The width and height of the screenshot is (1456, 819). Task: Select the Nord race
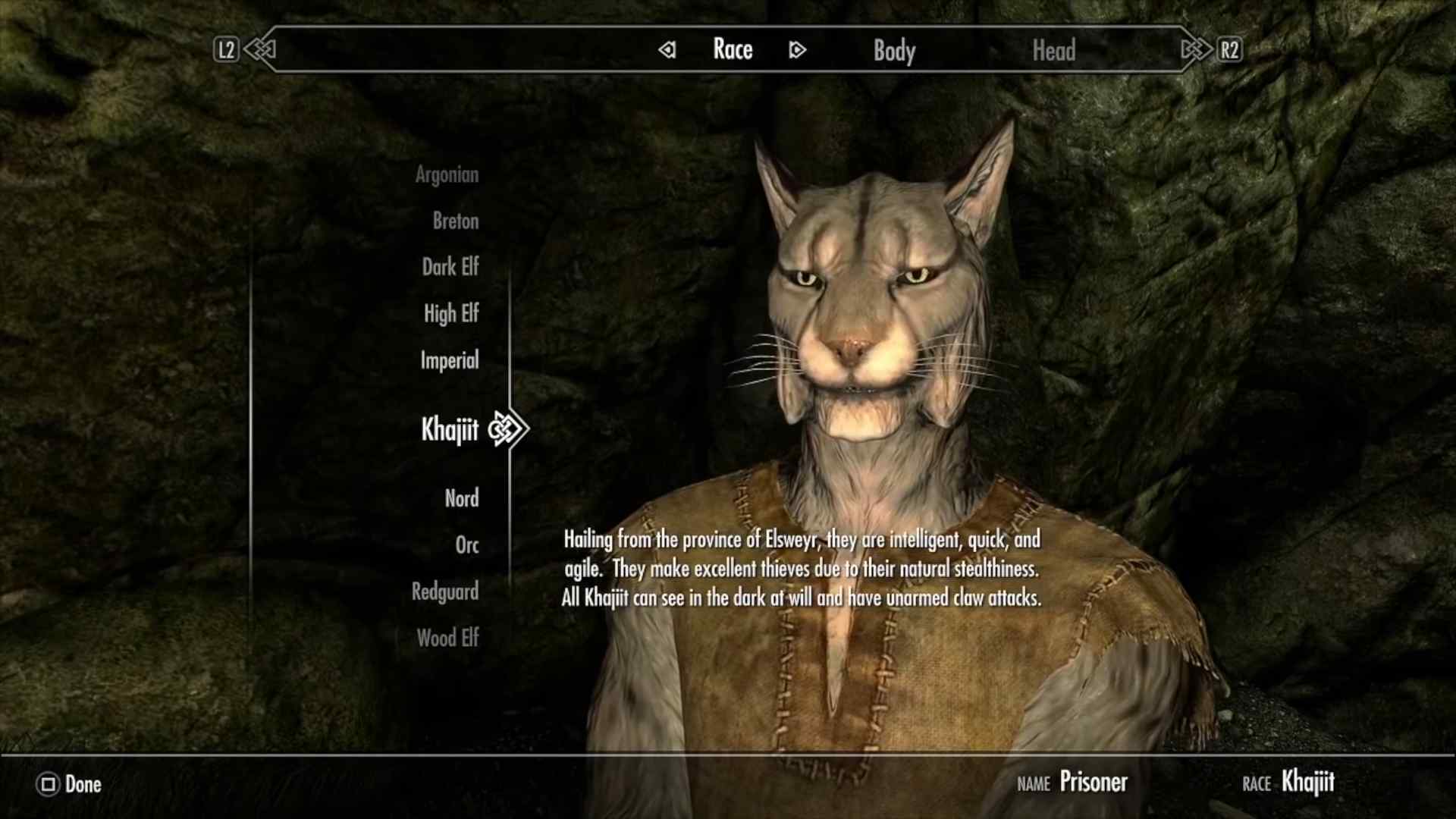[462, 498]
